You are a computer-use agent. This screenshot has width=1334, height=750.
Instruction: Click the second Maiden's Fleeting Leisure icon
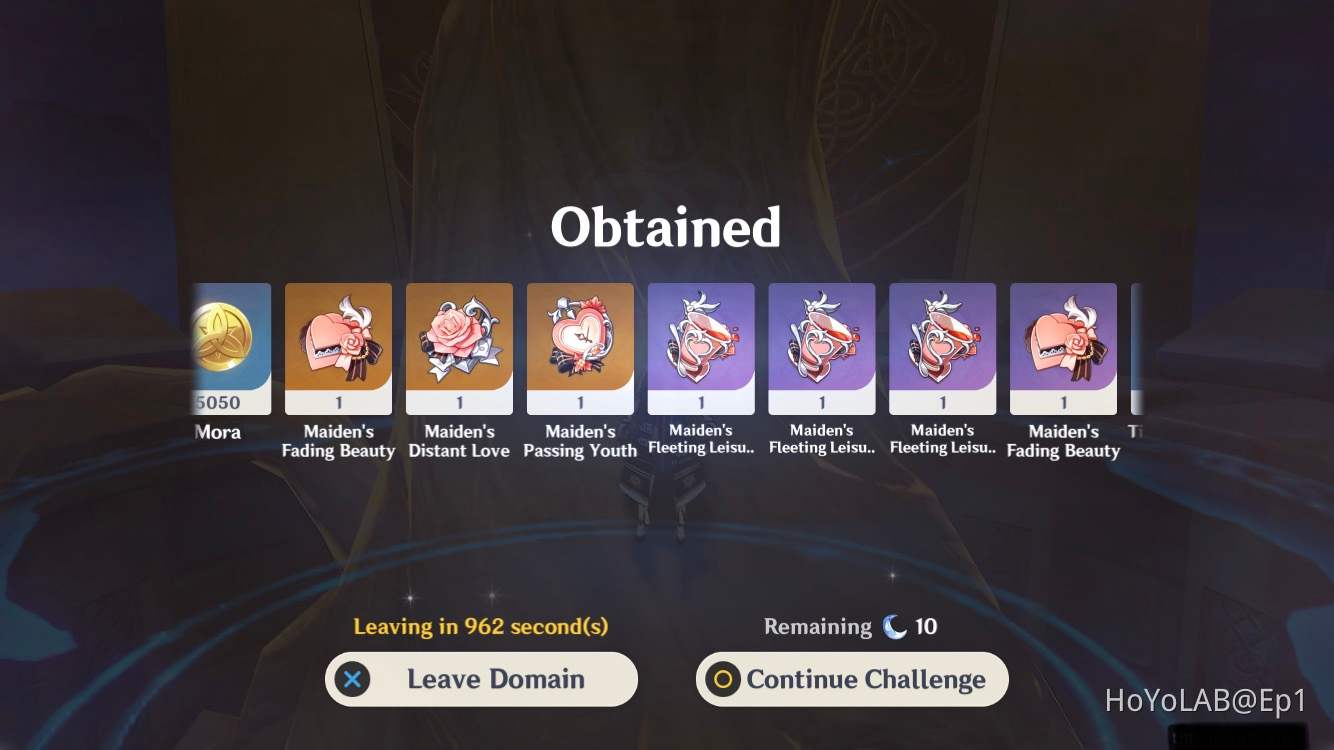coord(821,345)
